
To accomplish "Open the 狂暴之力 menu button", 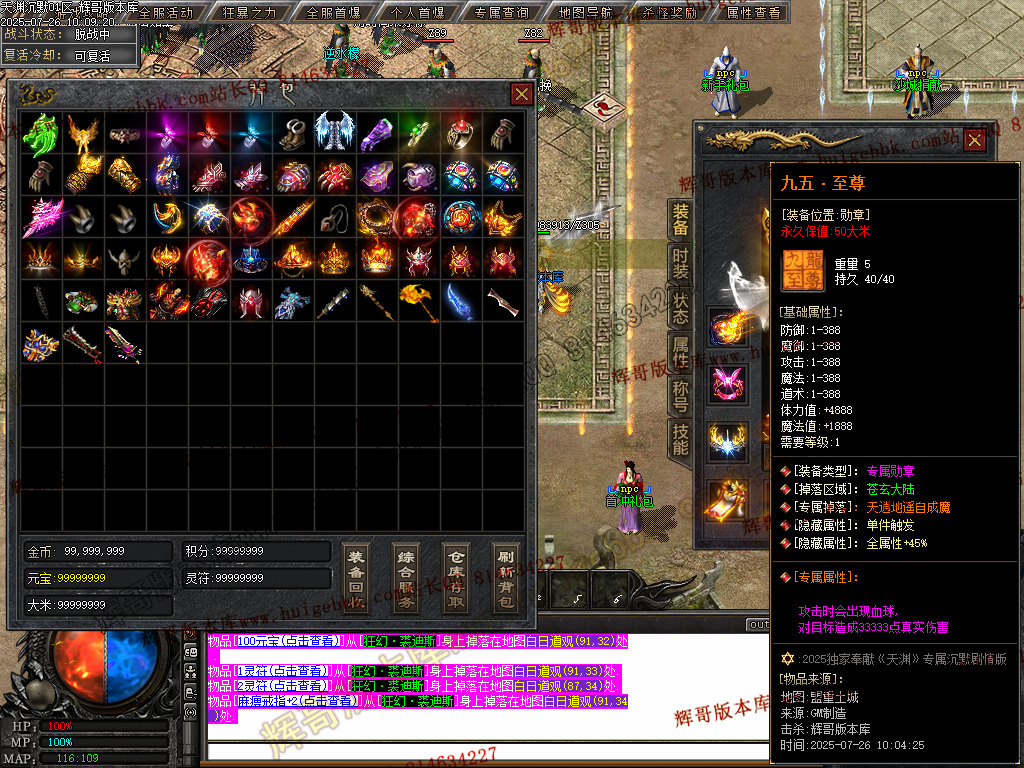I will pos(248,13).
